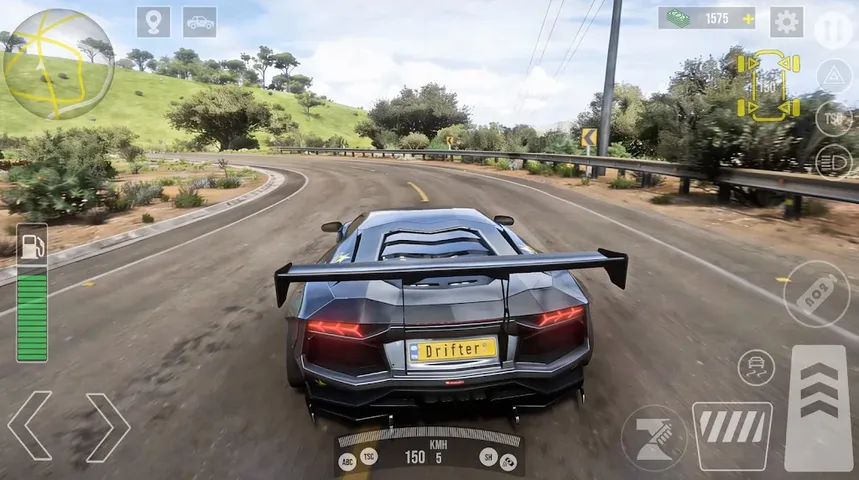859x480 pixels.
Task: Switch on the headlights
Action: point(833,161)
